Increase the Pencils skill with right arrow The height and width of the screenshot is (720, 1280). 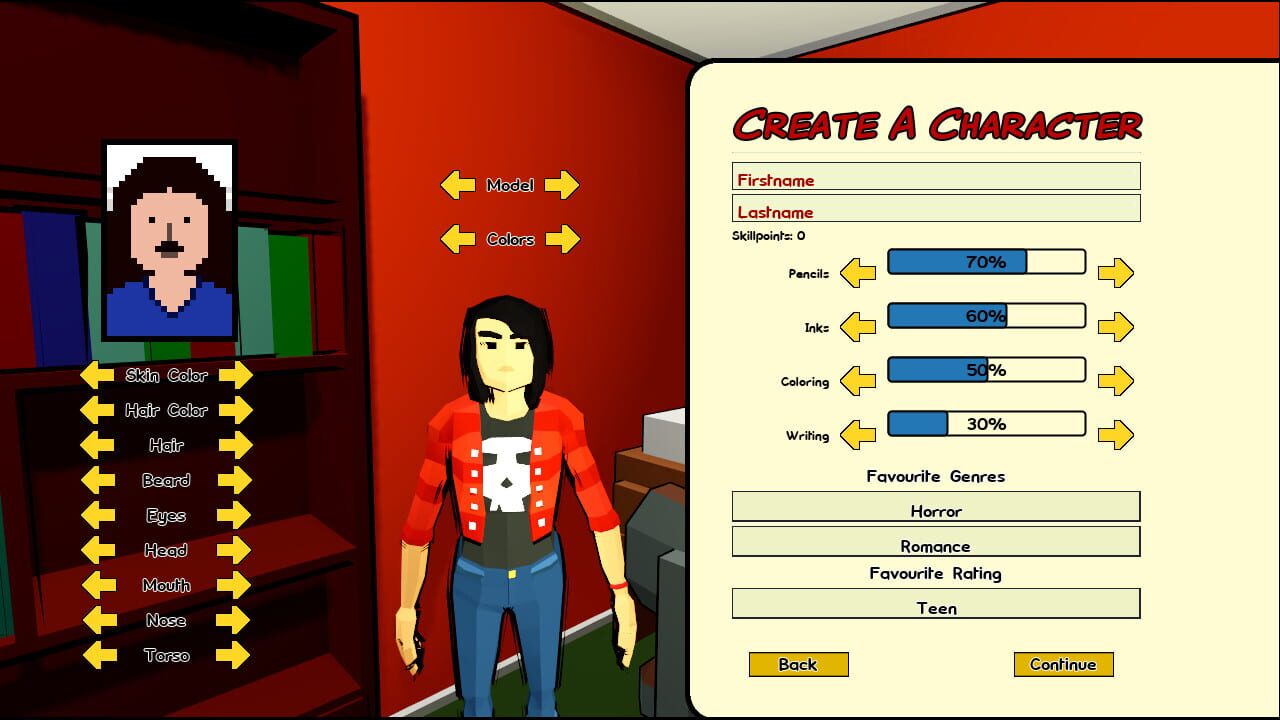click(1117, 272)
